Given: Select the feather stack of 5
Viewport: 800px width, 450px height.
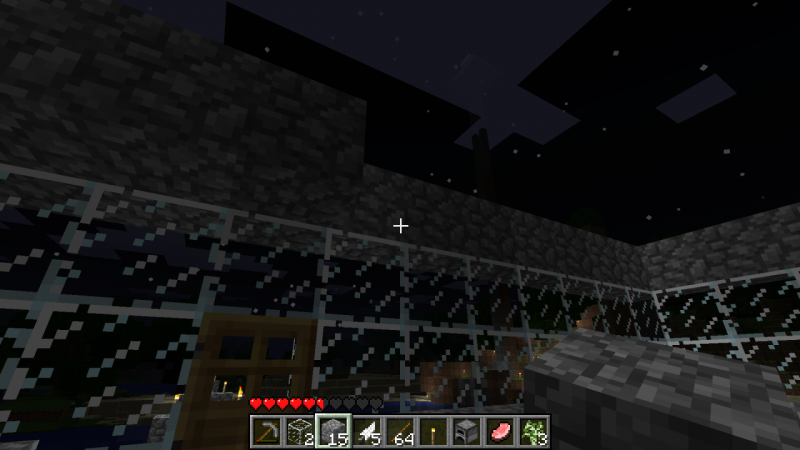Looking at the screenshot, I should 366,432.
